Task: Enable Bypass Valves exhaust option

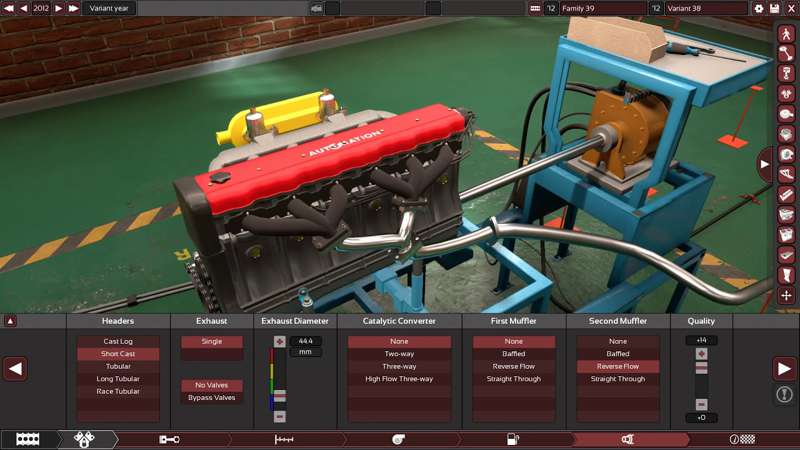Action: coord(211,398)
